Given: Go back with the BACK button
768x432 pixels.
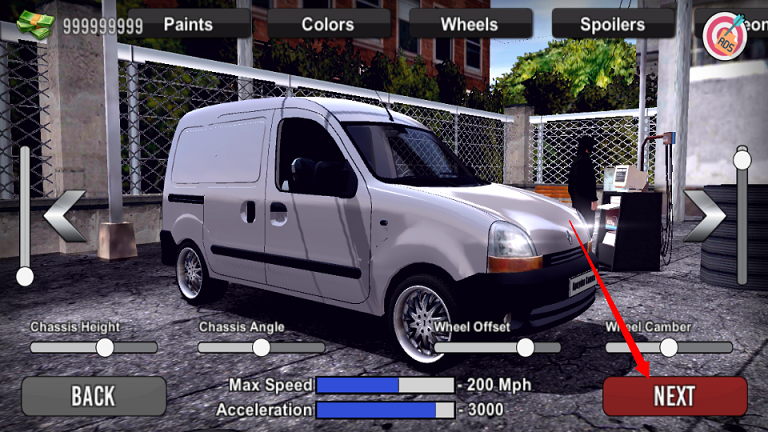Looking at the screenshot, I should point(93,396).
